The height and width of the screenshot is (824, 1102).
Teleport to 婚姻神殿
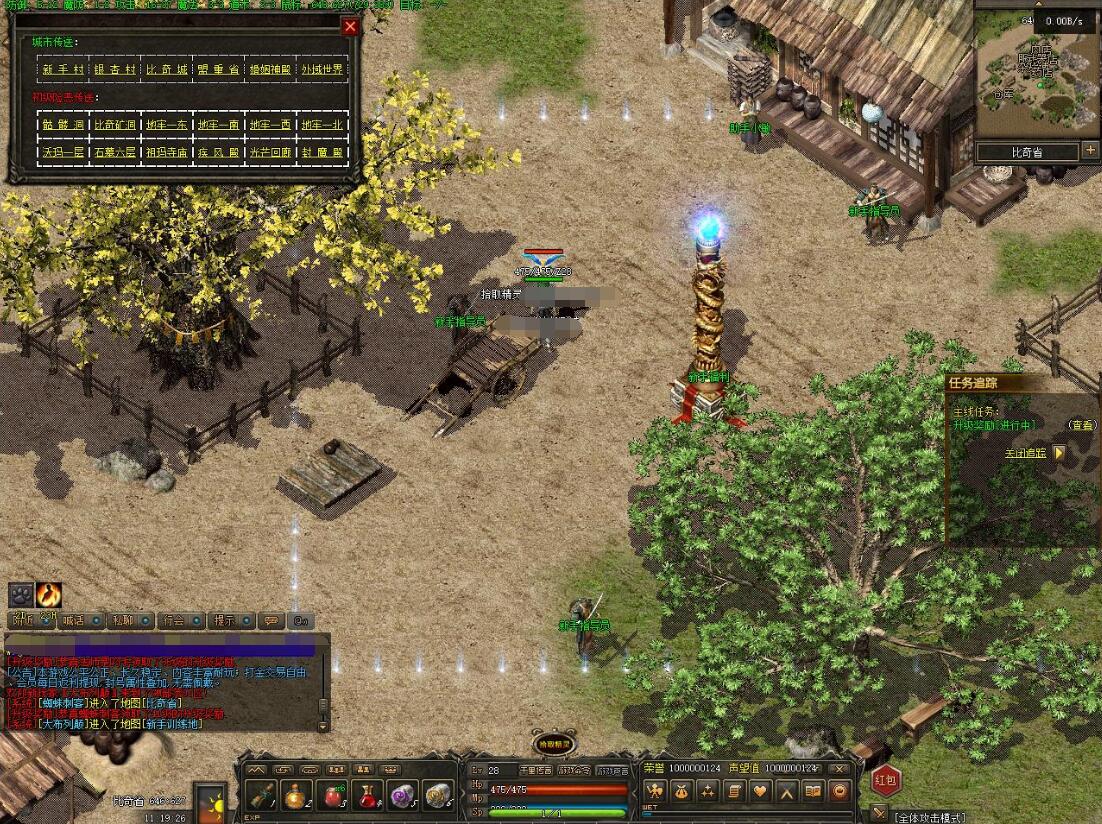click(270, 70)
